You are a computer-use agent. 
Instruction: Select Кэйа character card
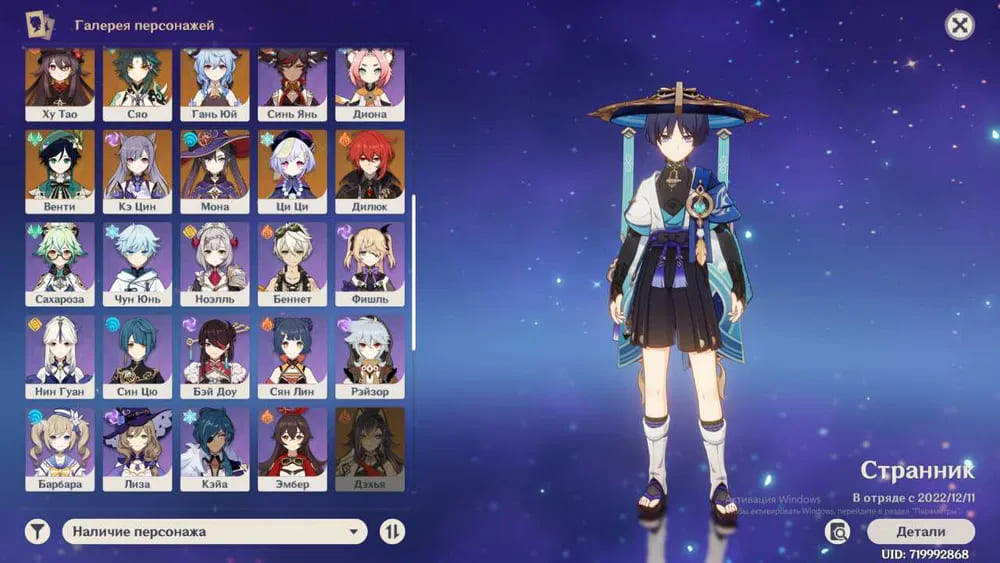coord(215,449)
